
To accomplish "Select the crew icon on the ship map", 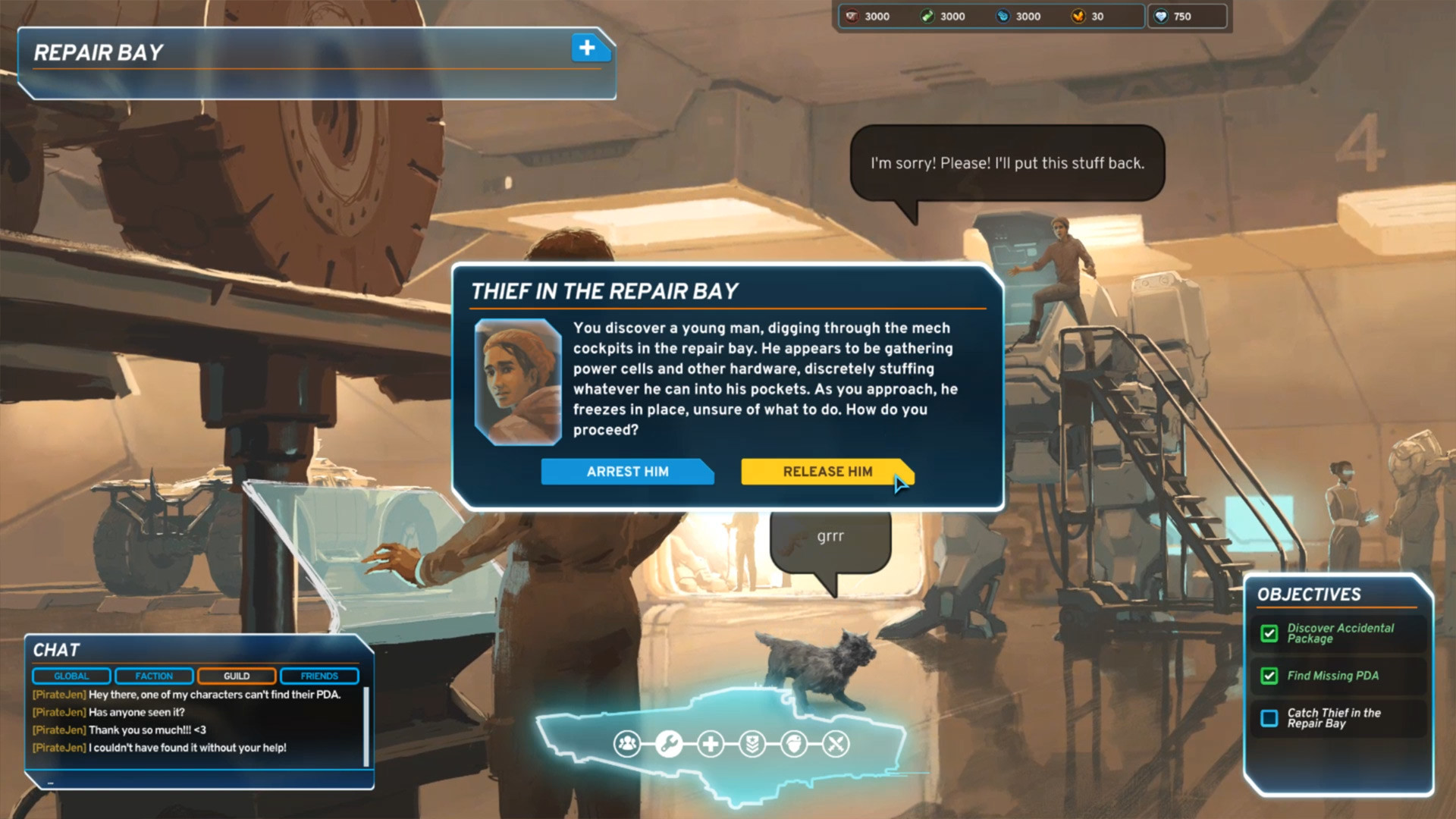I will point(626,743).
